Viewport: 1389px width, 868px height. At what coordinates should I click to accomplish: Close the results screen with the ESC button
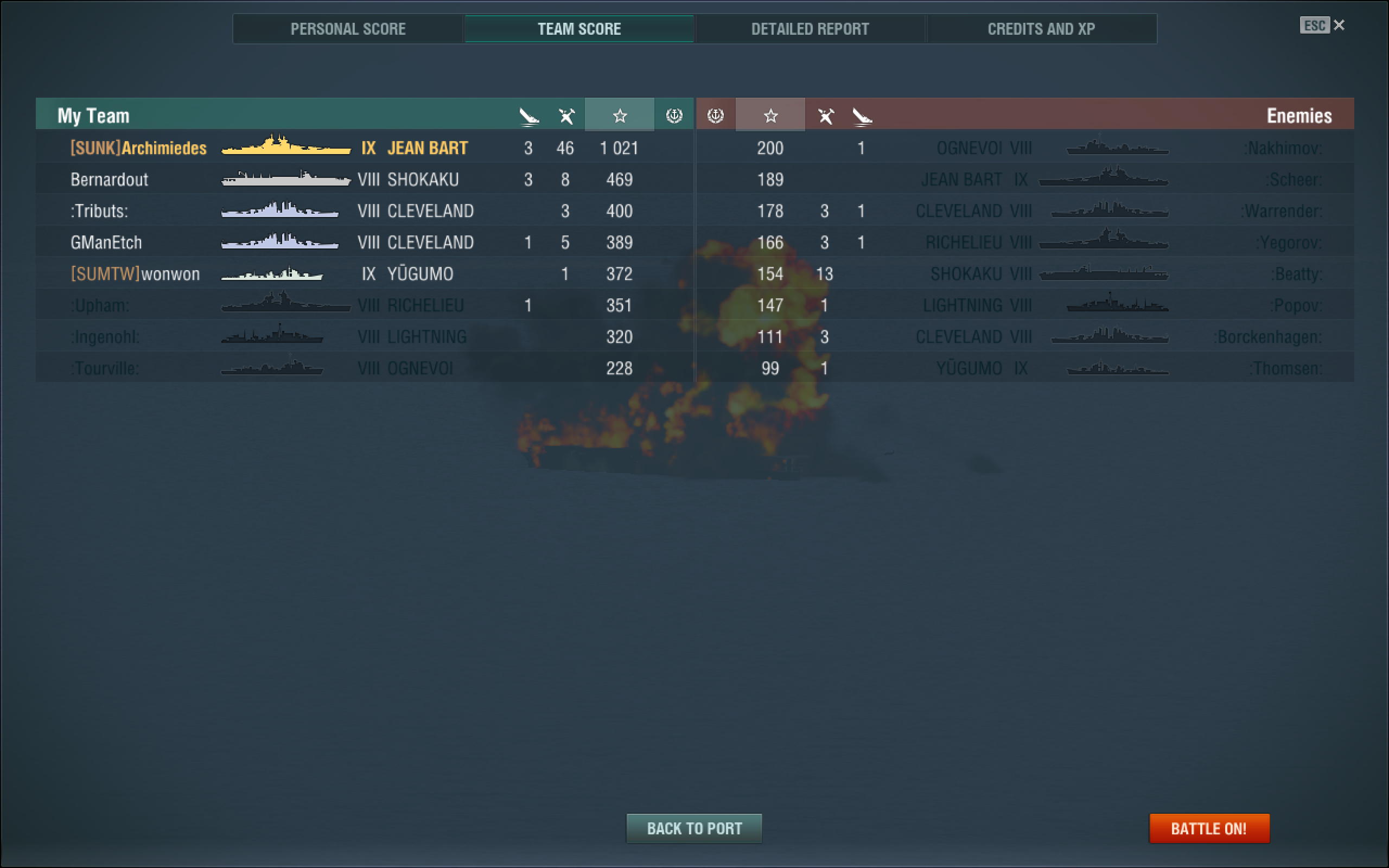pyautogui.click(x=1314, y=25)
